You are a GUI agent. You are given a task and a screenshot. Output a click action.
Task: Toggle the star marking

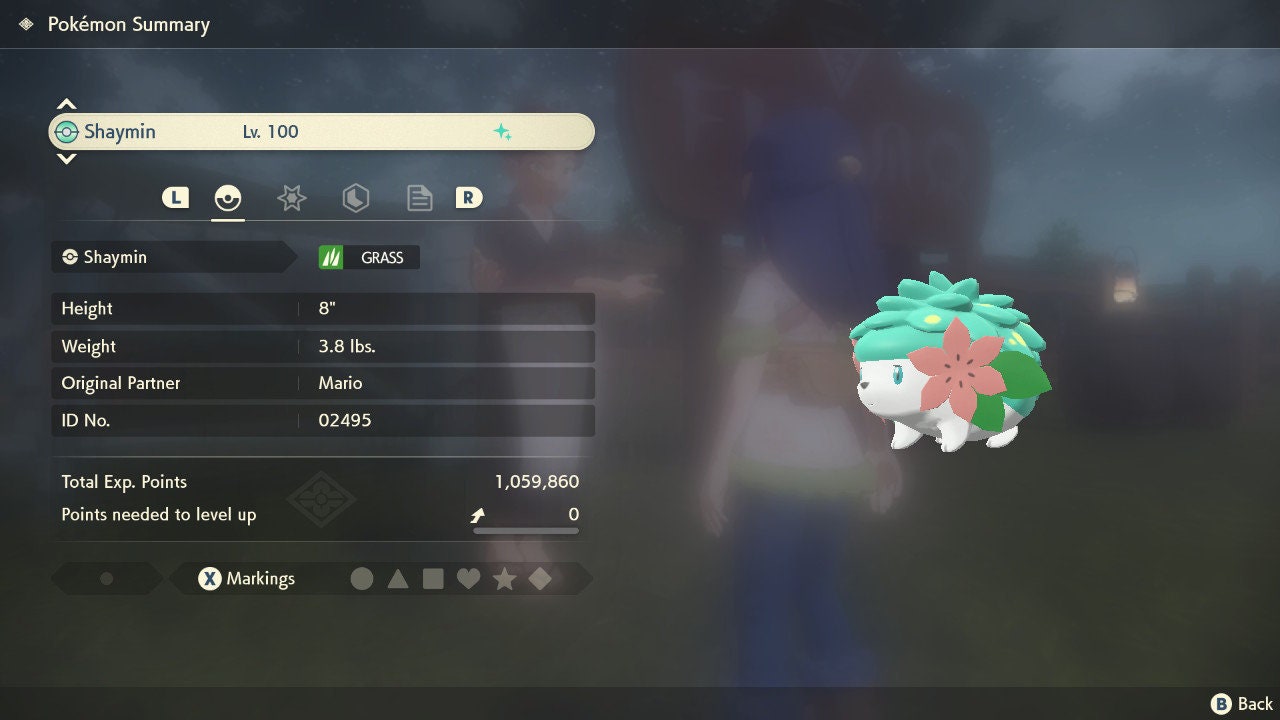click(x=504, y=579)
